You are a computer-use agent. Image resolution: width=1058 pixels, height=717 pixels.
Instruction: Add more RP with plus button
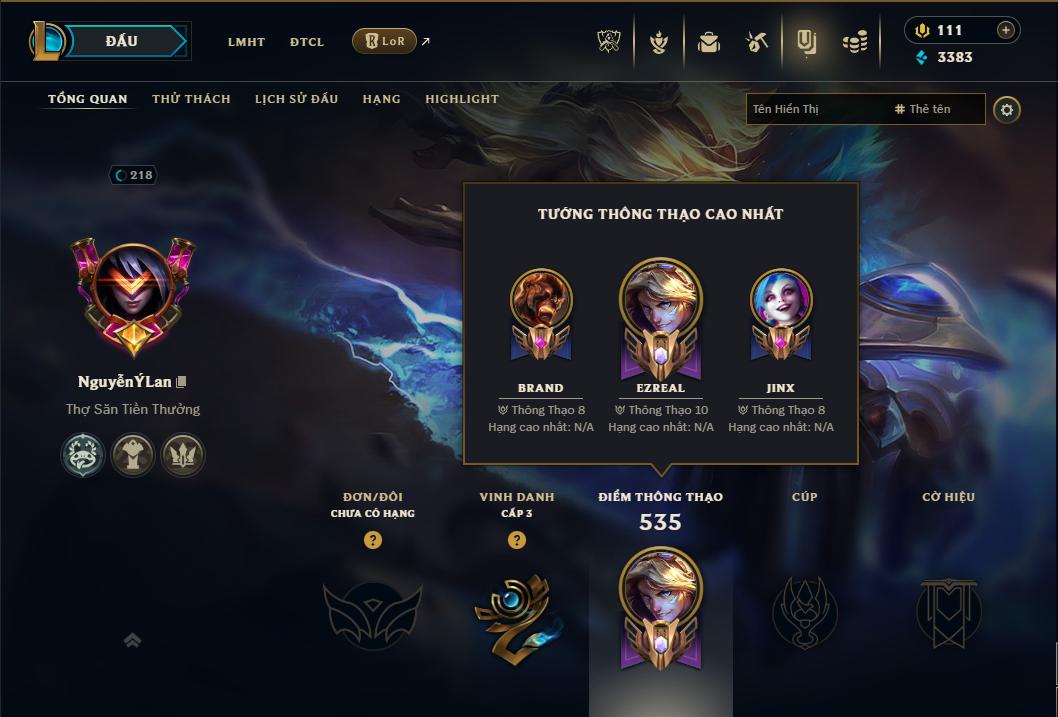1006,30
